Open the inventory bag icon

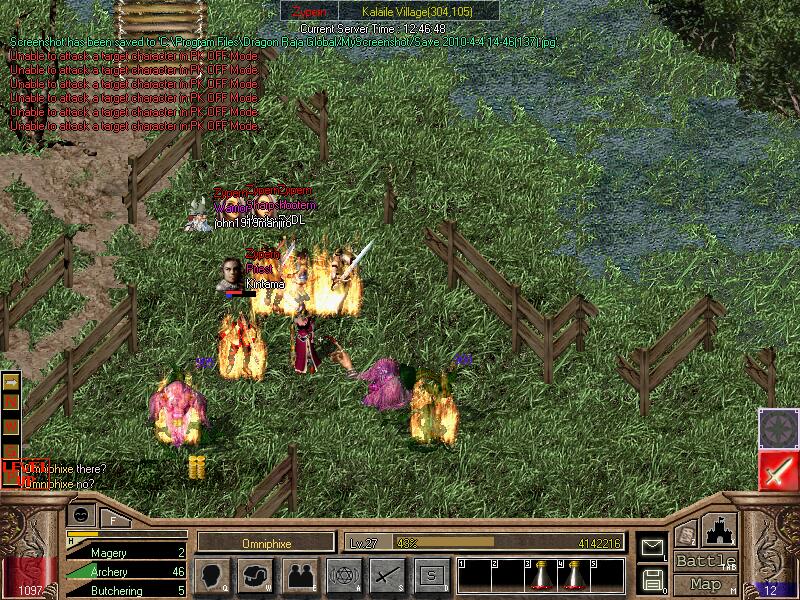[x=256, y=575]
